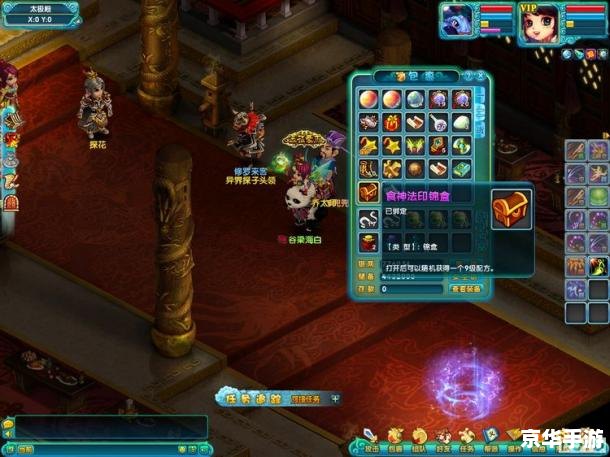Select the green book item slot
The width and height of the screenshot is (610, 457).
point(462,169)
